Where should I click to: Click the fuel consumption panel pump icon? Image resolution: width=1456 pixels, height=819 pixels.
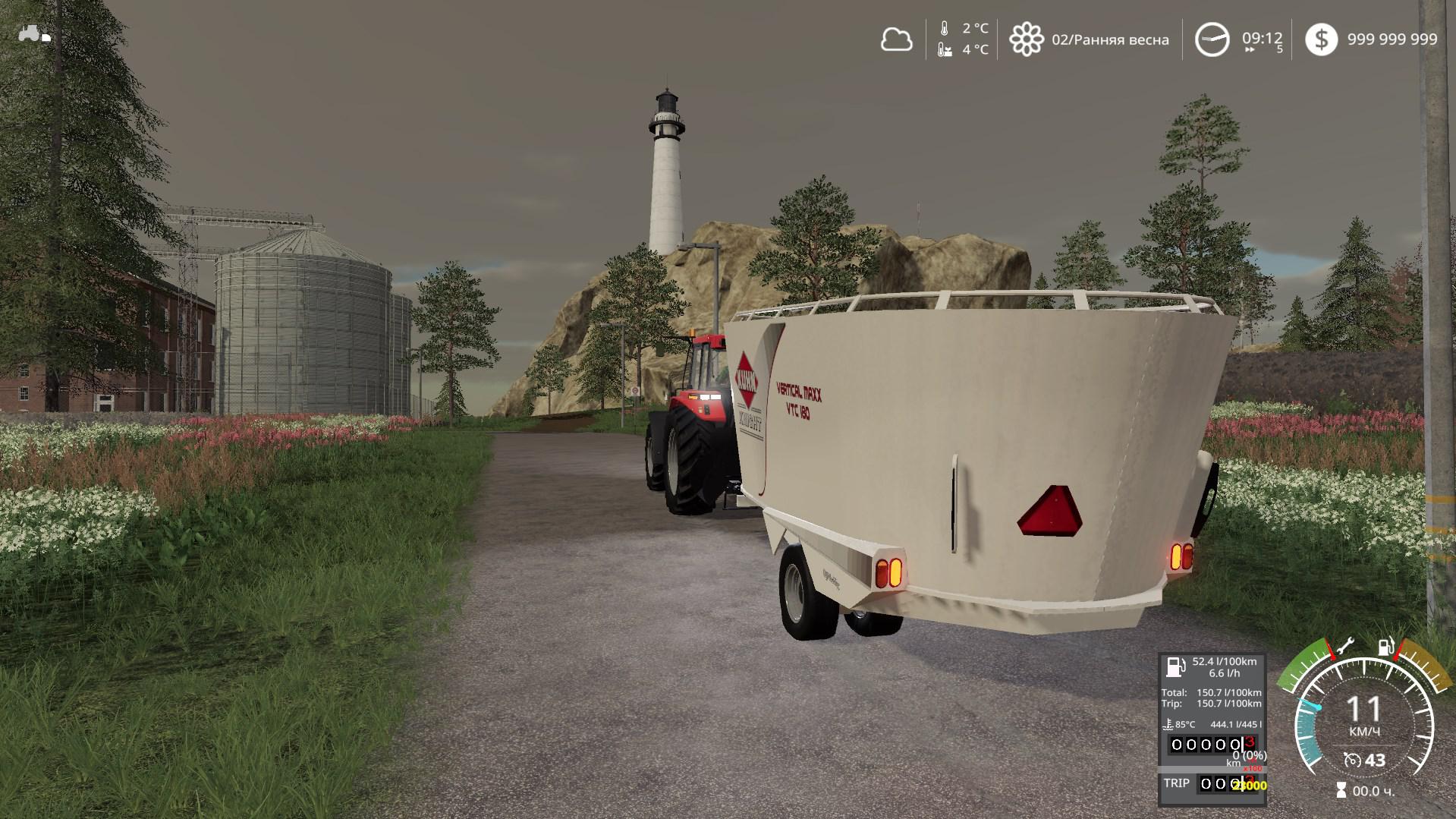pos(1175,667)
